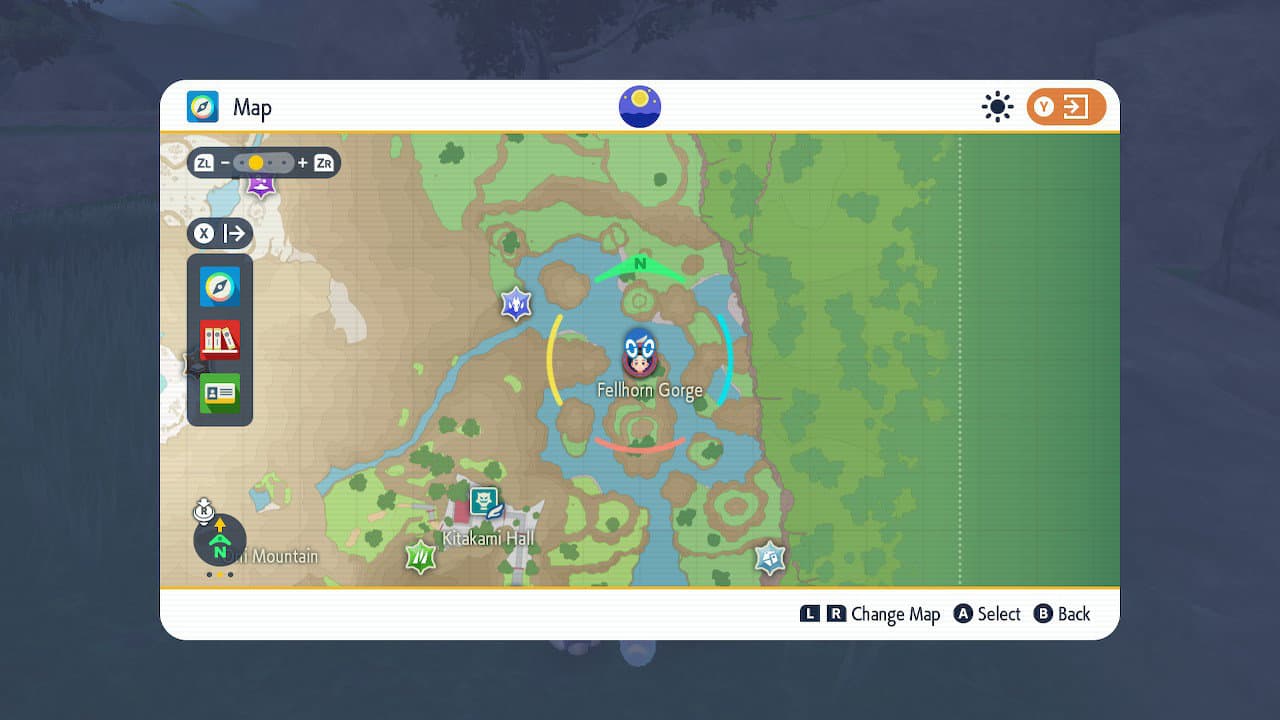
Task: Click the moon phase icon at top center
Action: point(638,106)
